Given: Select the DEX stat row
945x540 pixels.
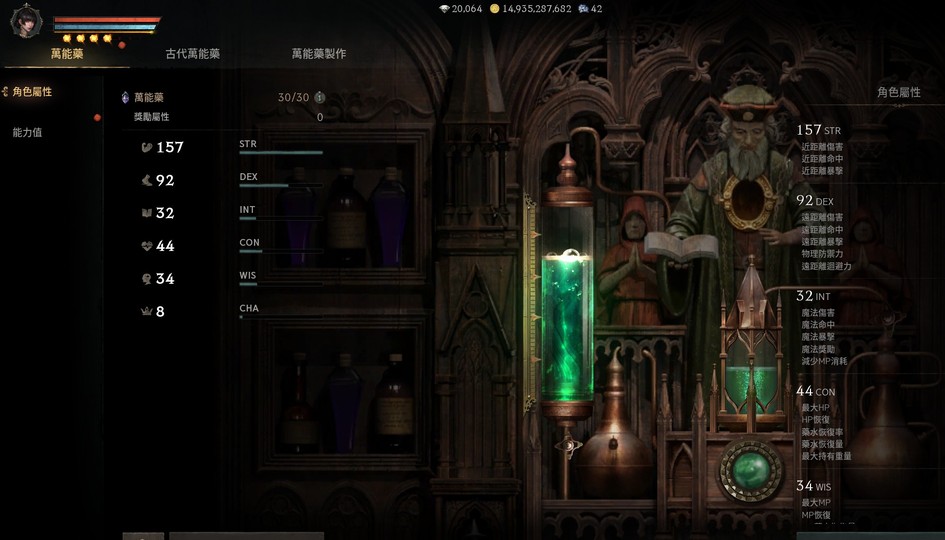Looking at the screenshot, I should pyautogui.click(x=230, y=180).
